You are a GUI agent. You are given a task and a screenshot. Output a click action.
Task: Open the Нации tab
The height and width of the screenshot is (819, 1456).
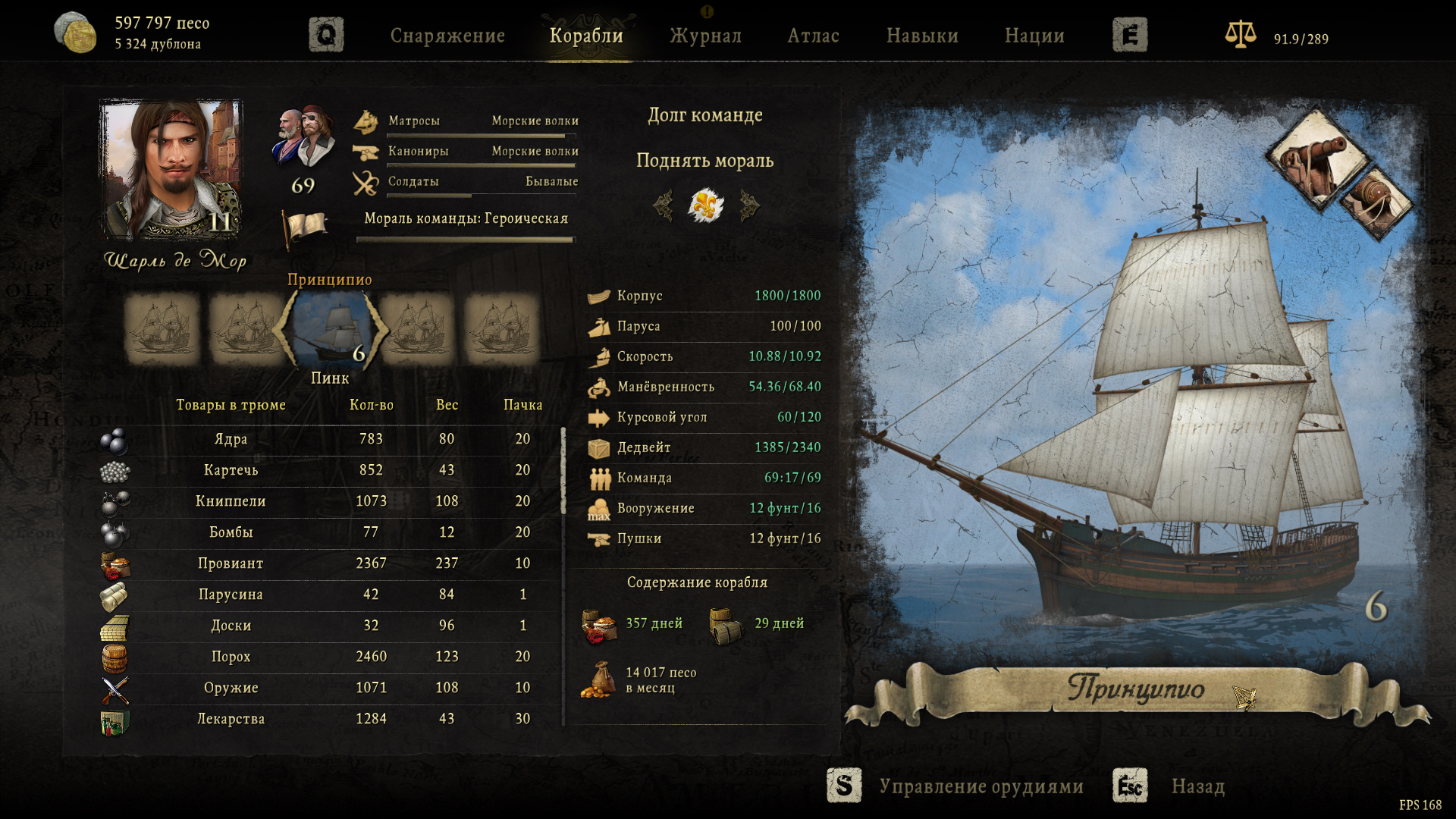click(1034, 36)
